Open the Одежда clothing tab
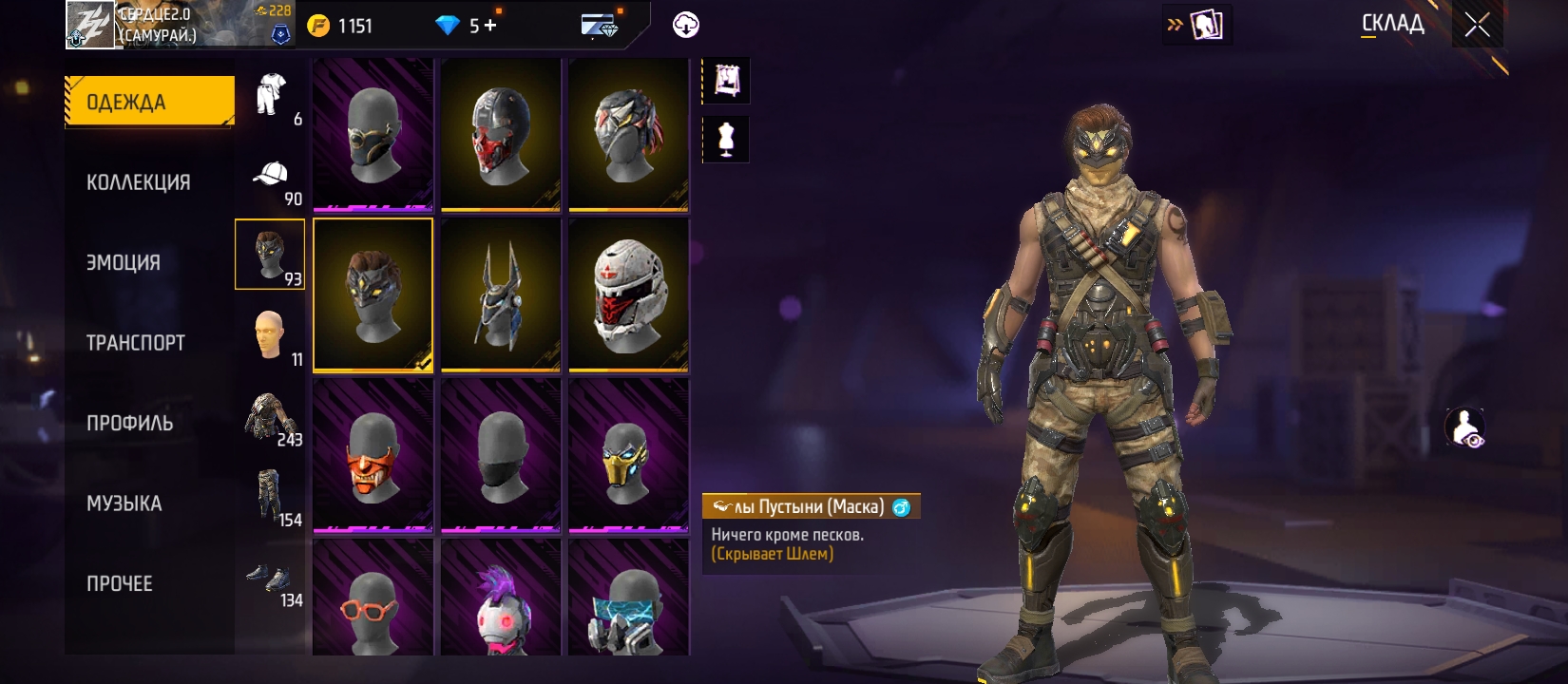1568x684 pixels. point(149,102)
